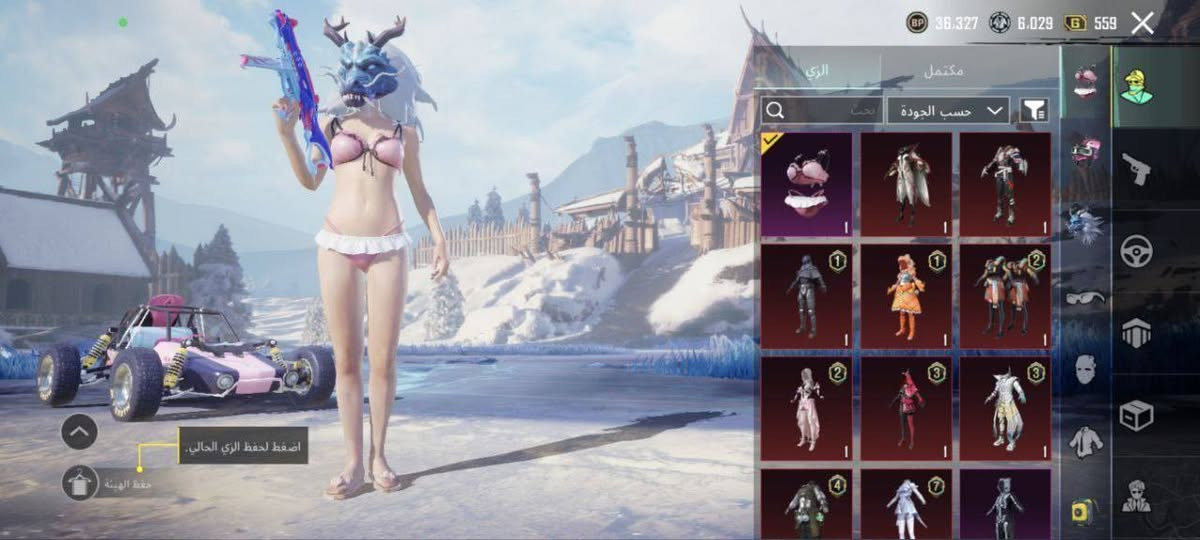
Task: Open the weapon skins category
Action: click(1136, 168)
